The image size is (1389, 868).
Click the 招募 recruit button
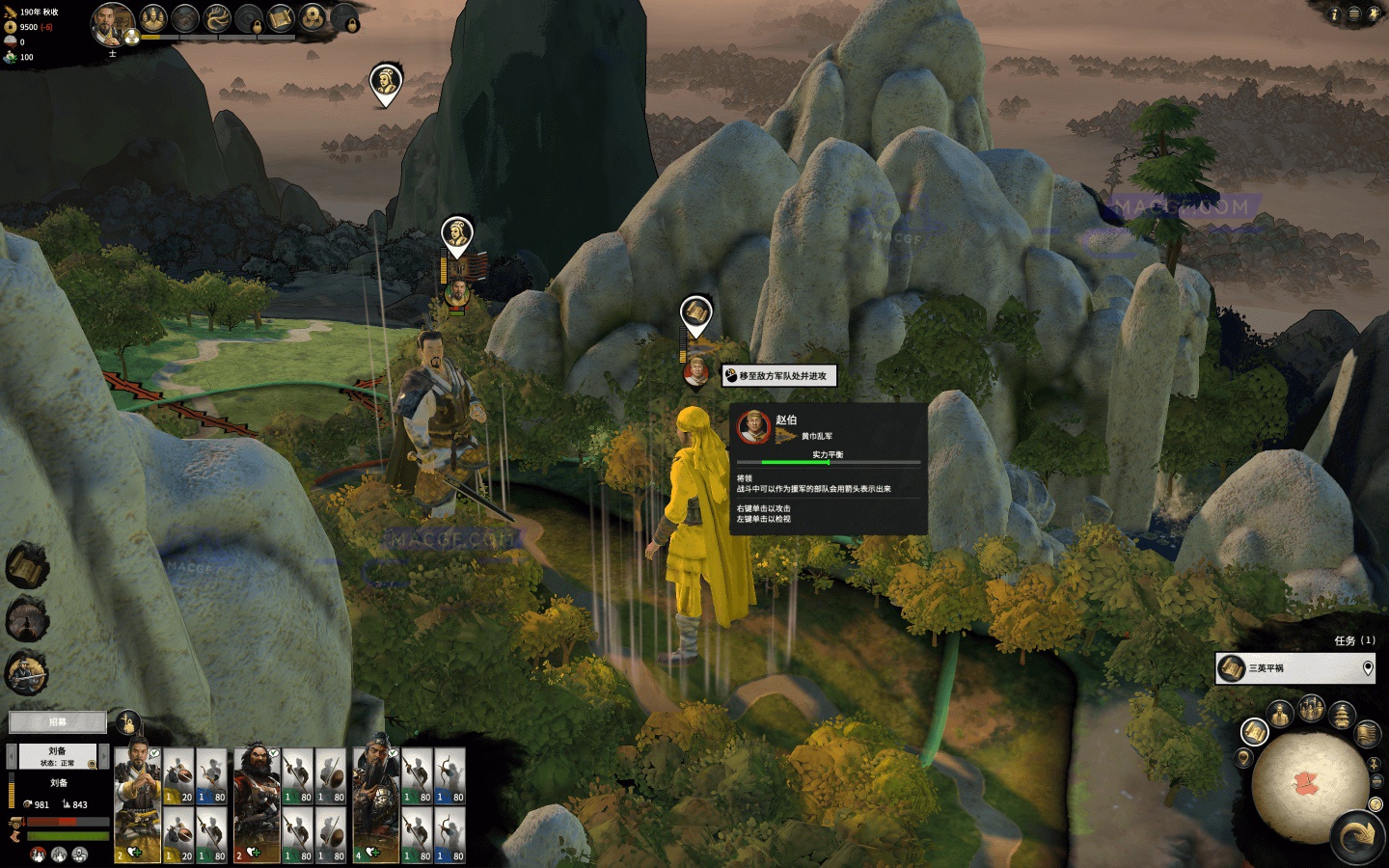click(x=57, y=720)
